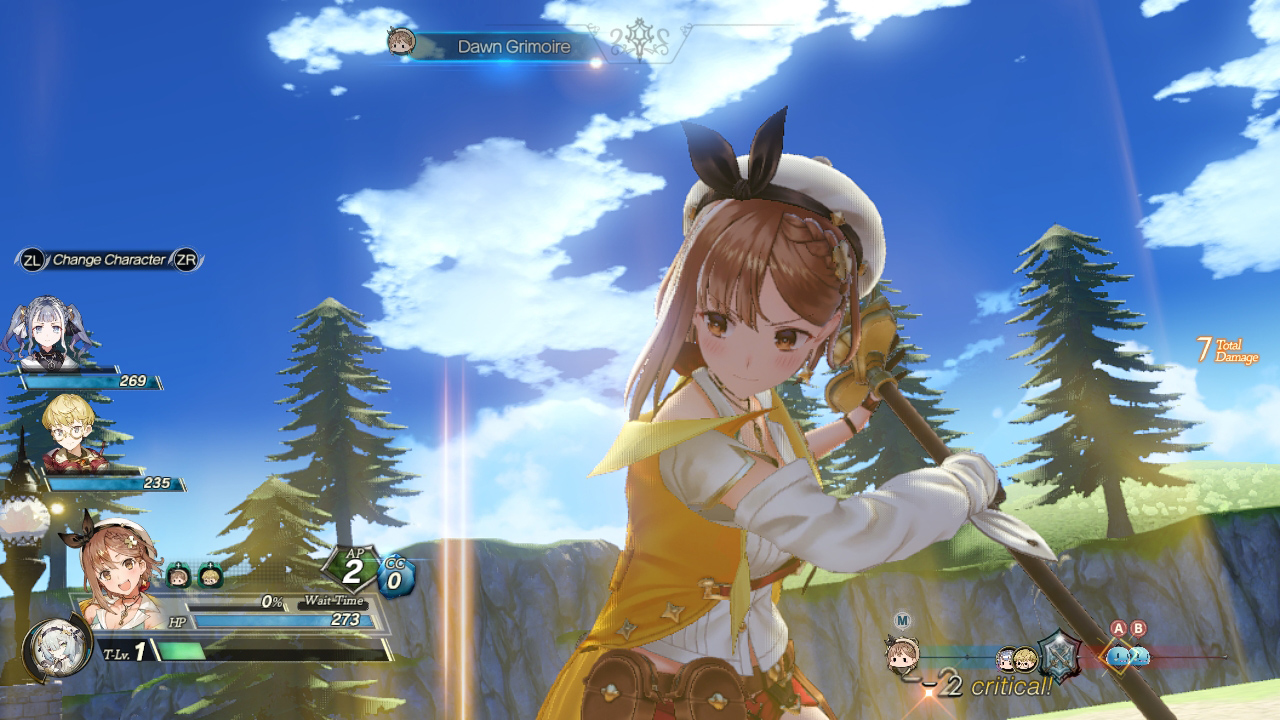Click the shield emblem on the battle timeline
The width and height of the screenshot is (1280, 720).
coord(1058,655)
